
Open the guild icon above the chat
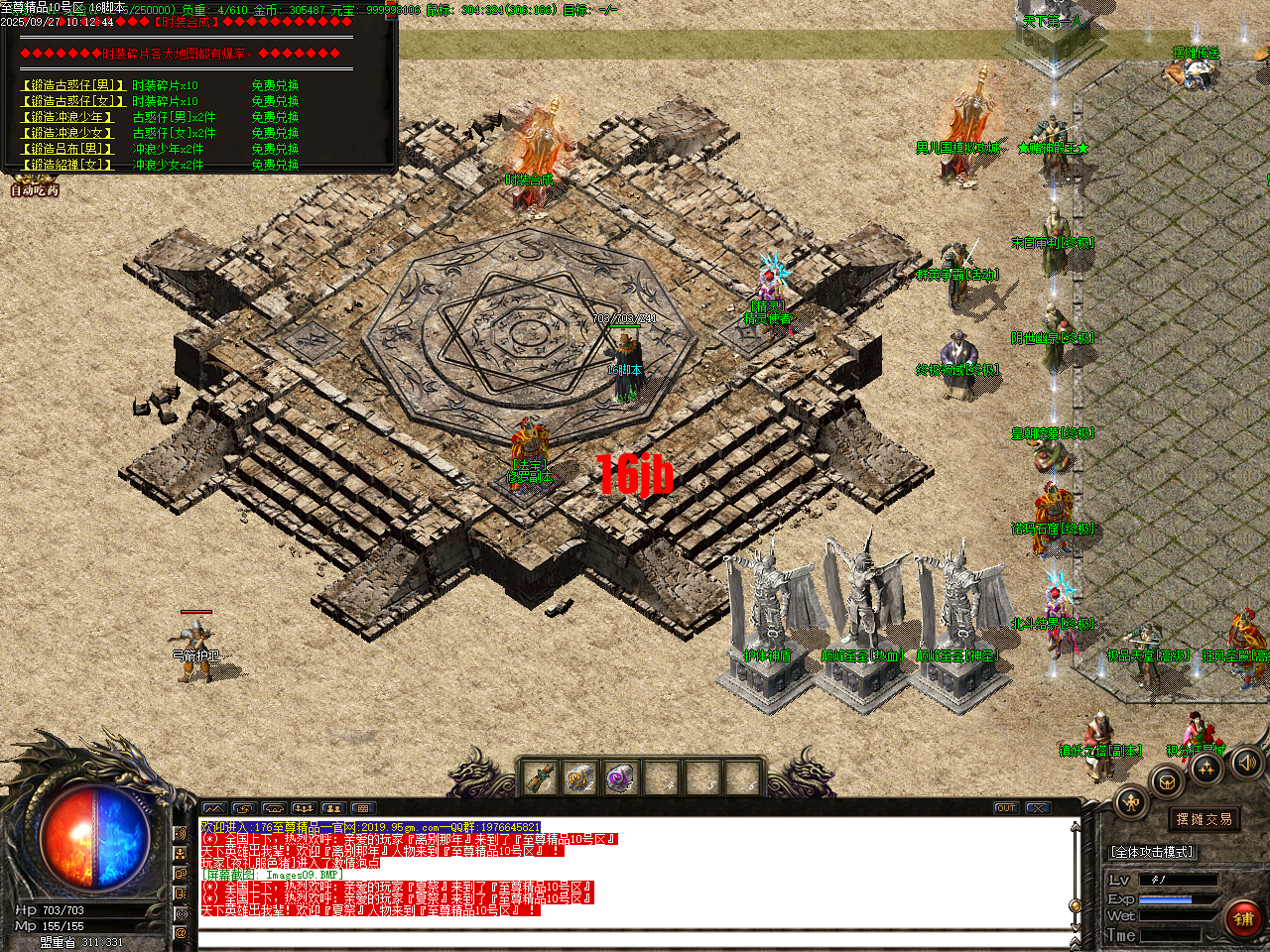point(333,809)
